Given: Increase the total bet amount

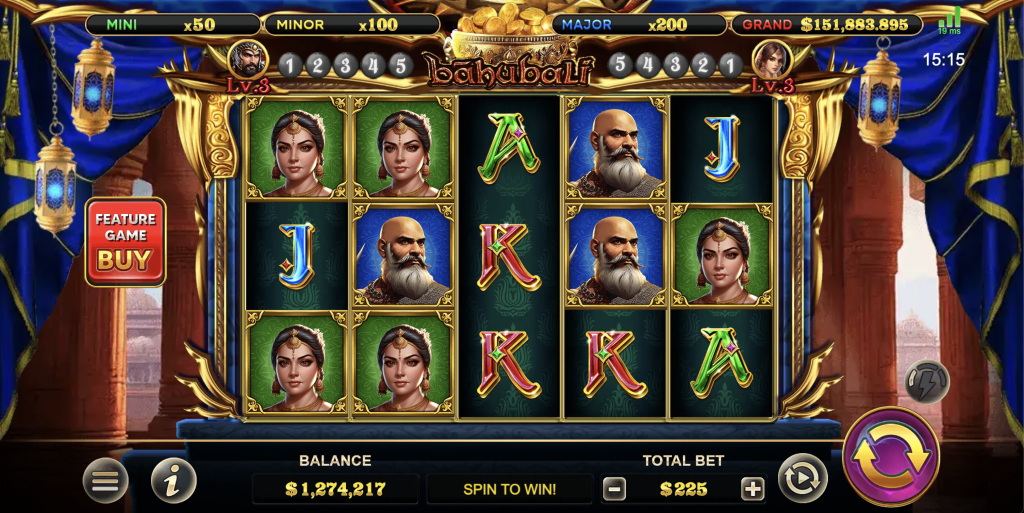Looking at the screenshot, I should tap(752, 489).
